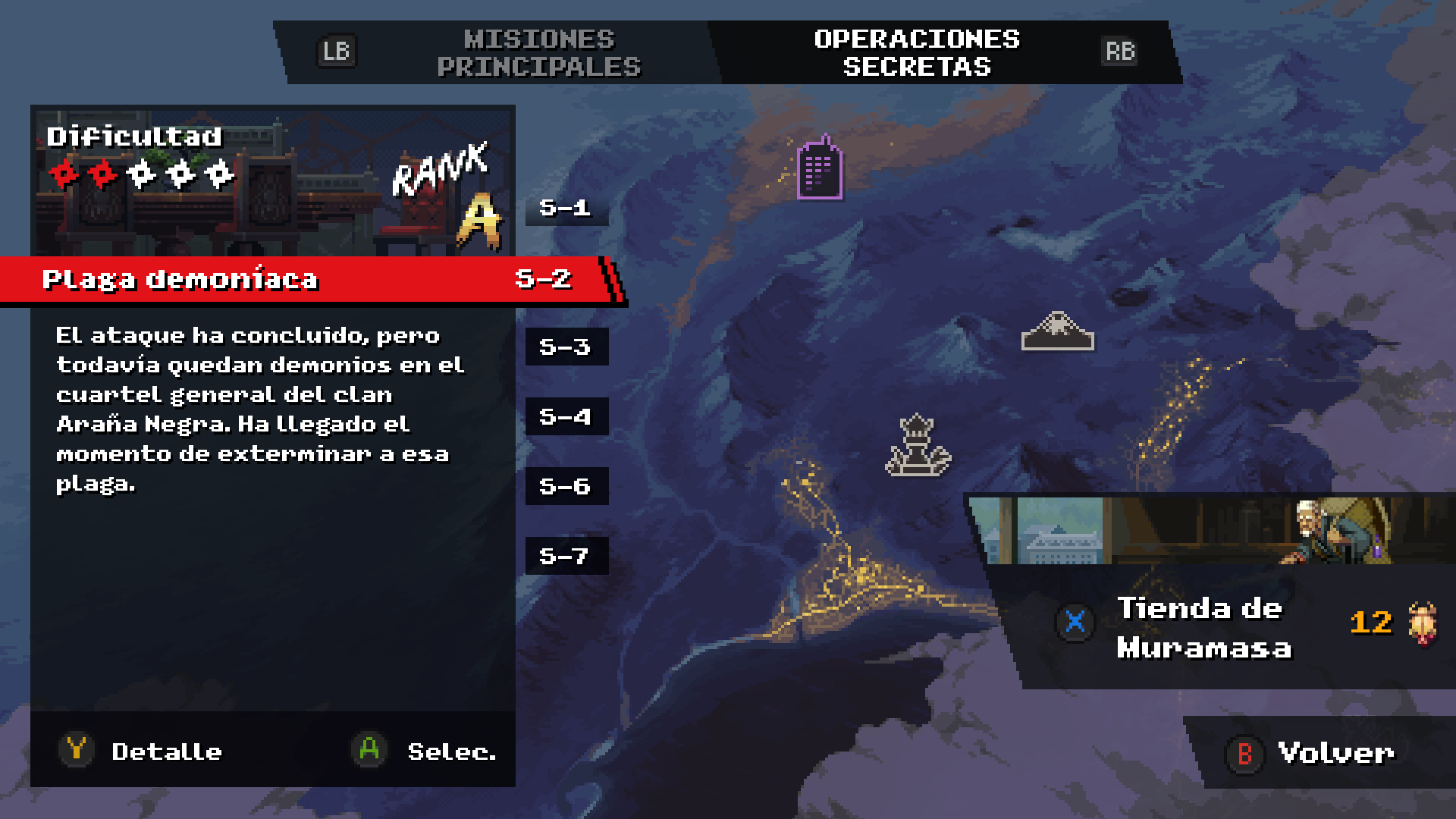Choose mission S-6 entry
This screenshot has height=819, width=1456.
566,486
